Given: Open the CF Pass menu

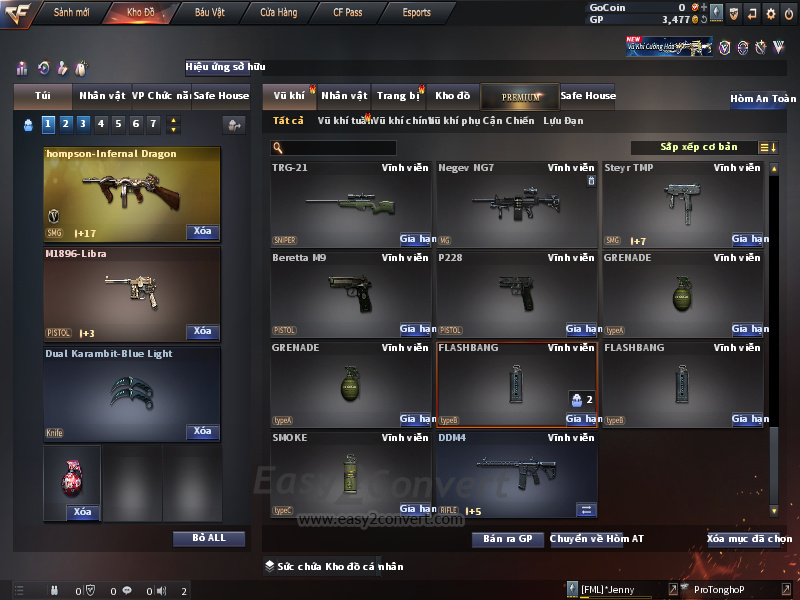Looking at the screenshot, I should pos(347,13).
